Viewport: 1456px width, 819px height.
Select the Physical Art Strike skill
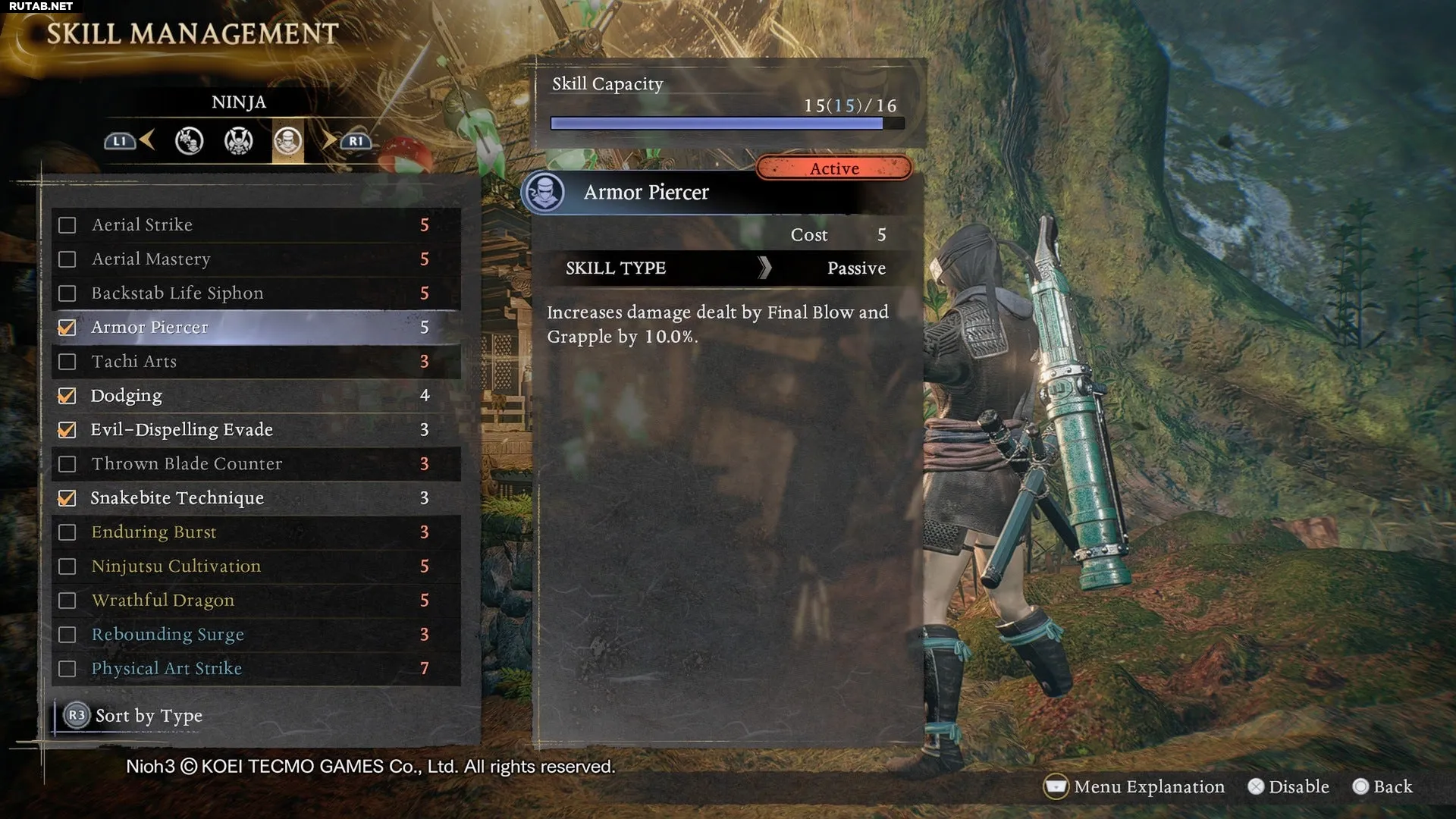[255, 669]
